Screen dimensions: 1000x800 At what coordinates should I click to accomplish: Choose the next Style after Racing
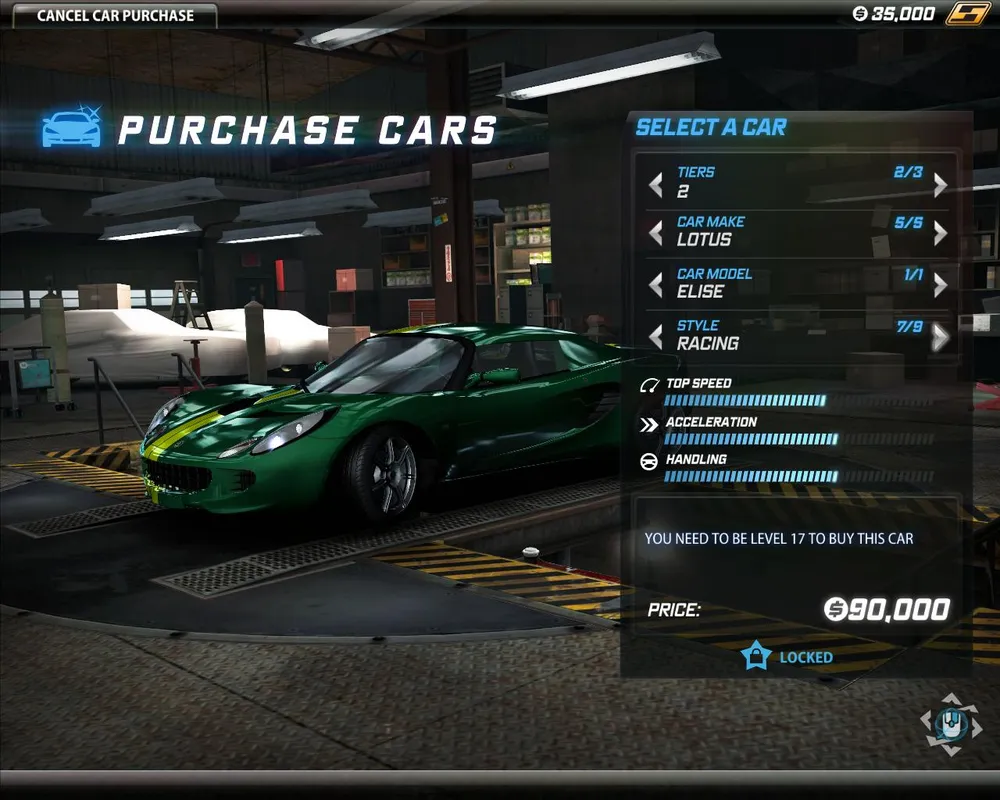[x=940, y=338]
